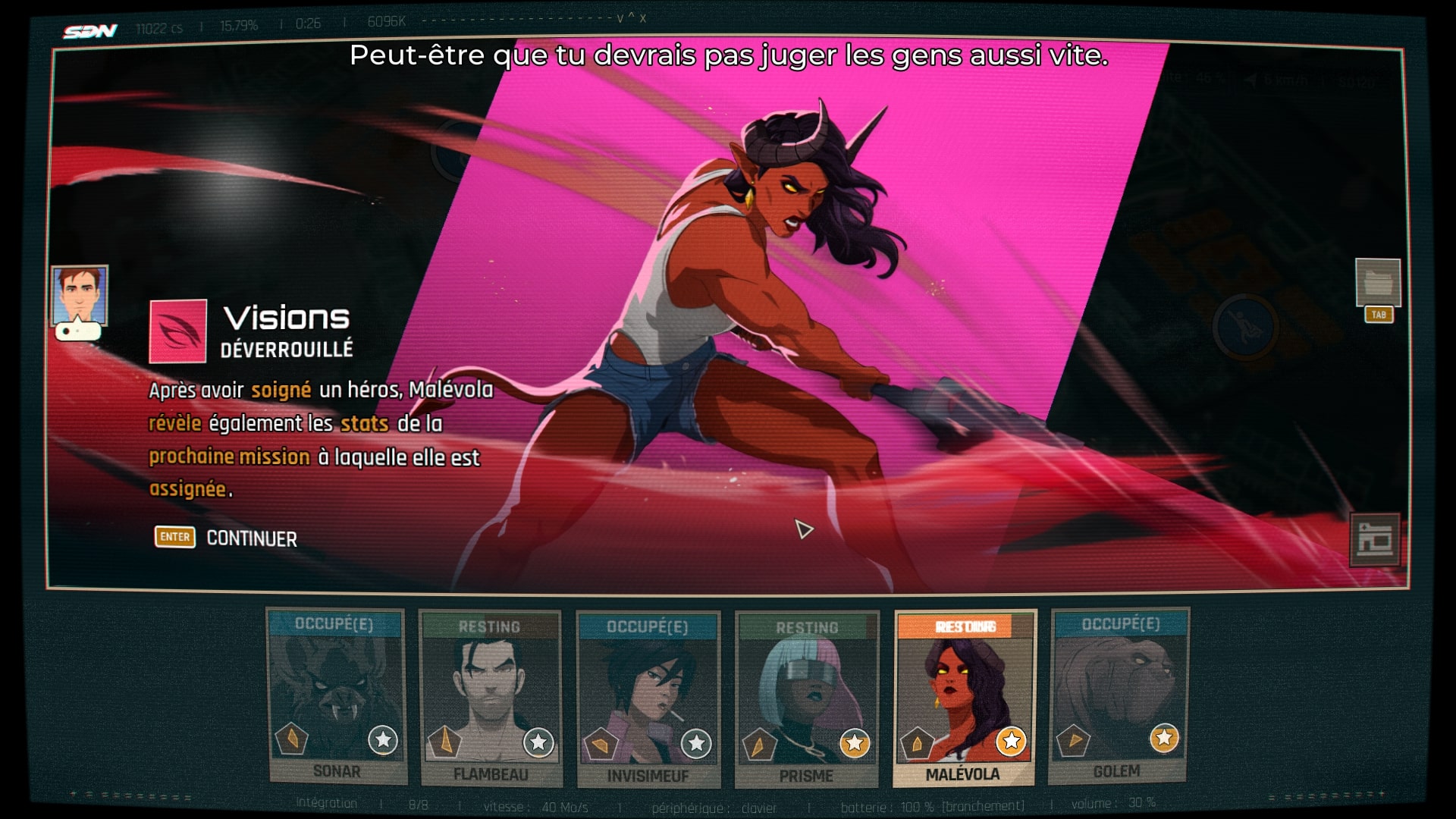
Task: Choose the Golem hero card
Action: [1119, 695]
